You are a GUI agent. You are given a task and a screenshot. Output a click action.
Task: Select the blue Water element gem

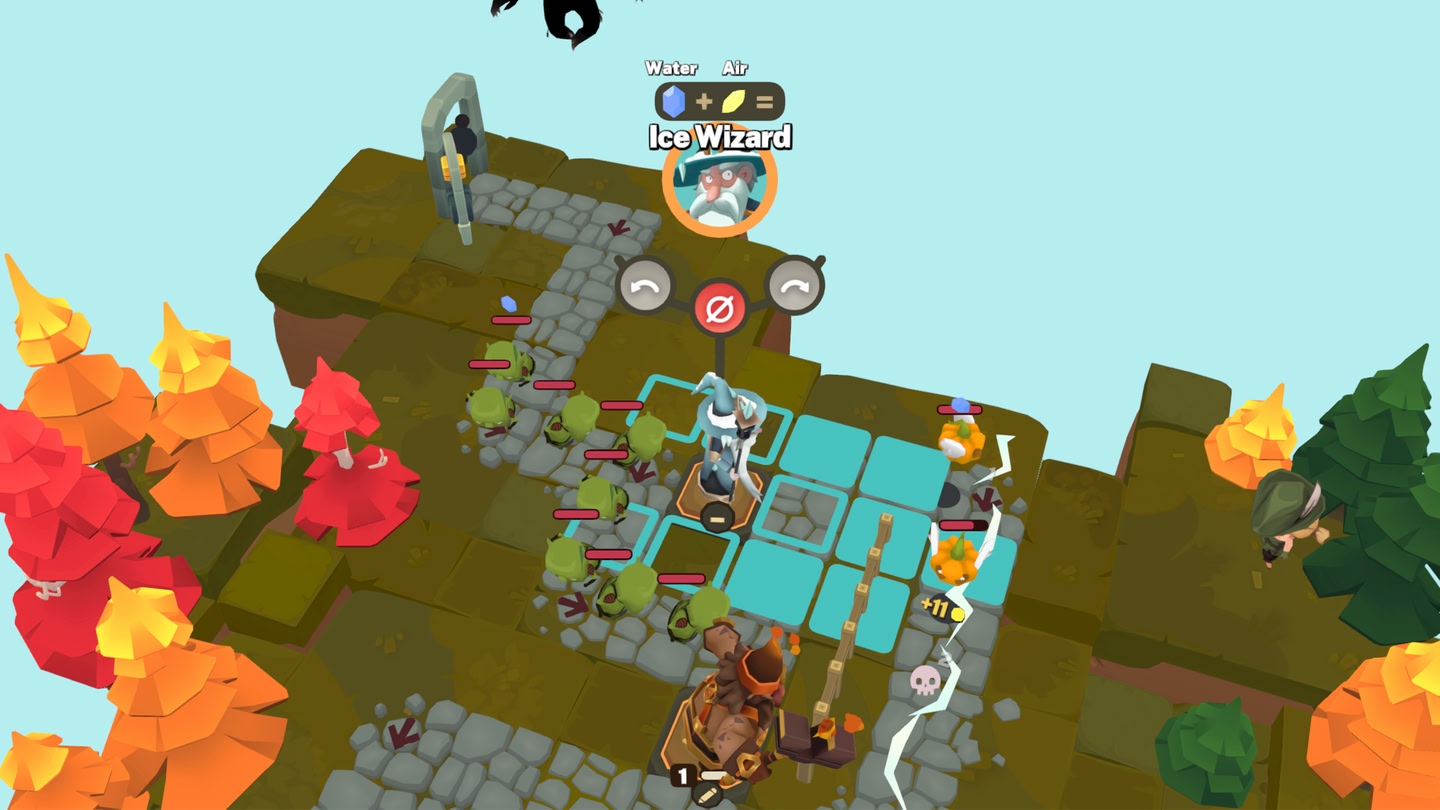tap(675, 101)
